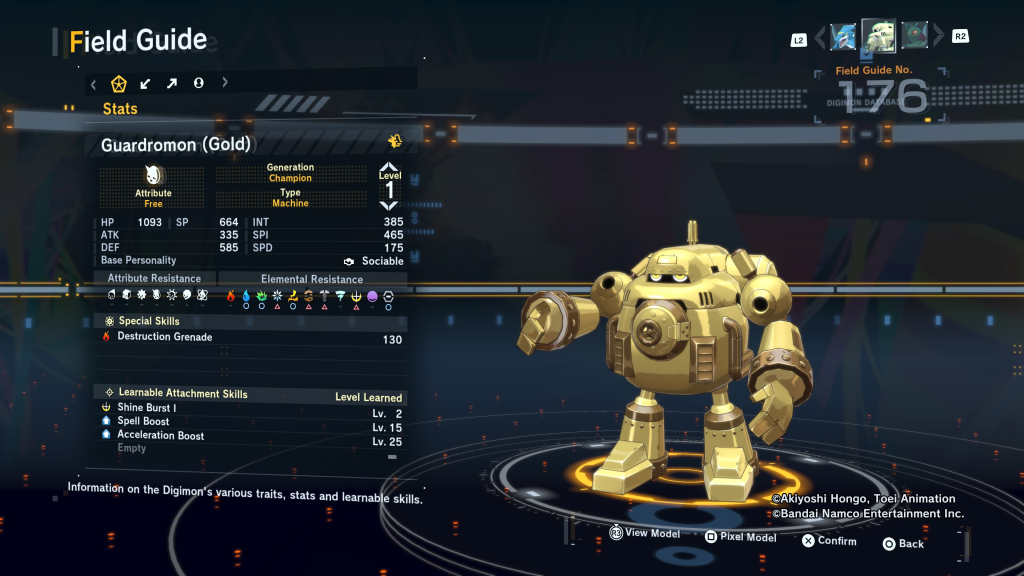
Task: Show the next Digimon with right arrow
Action: pos(938,38)
